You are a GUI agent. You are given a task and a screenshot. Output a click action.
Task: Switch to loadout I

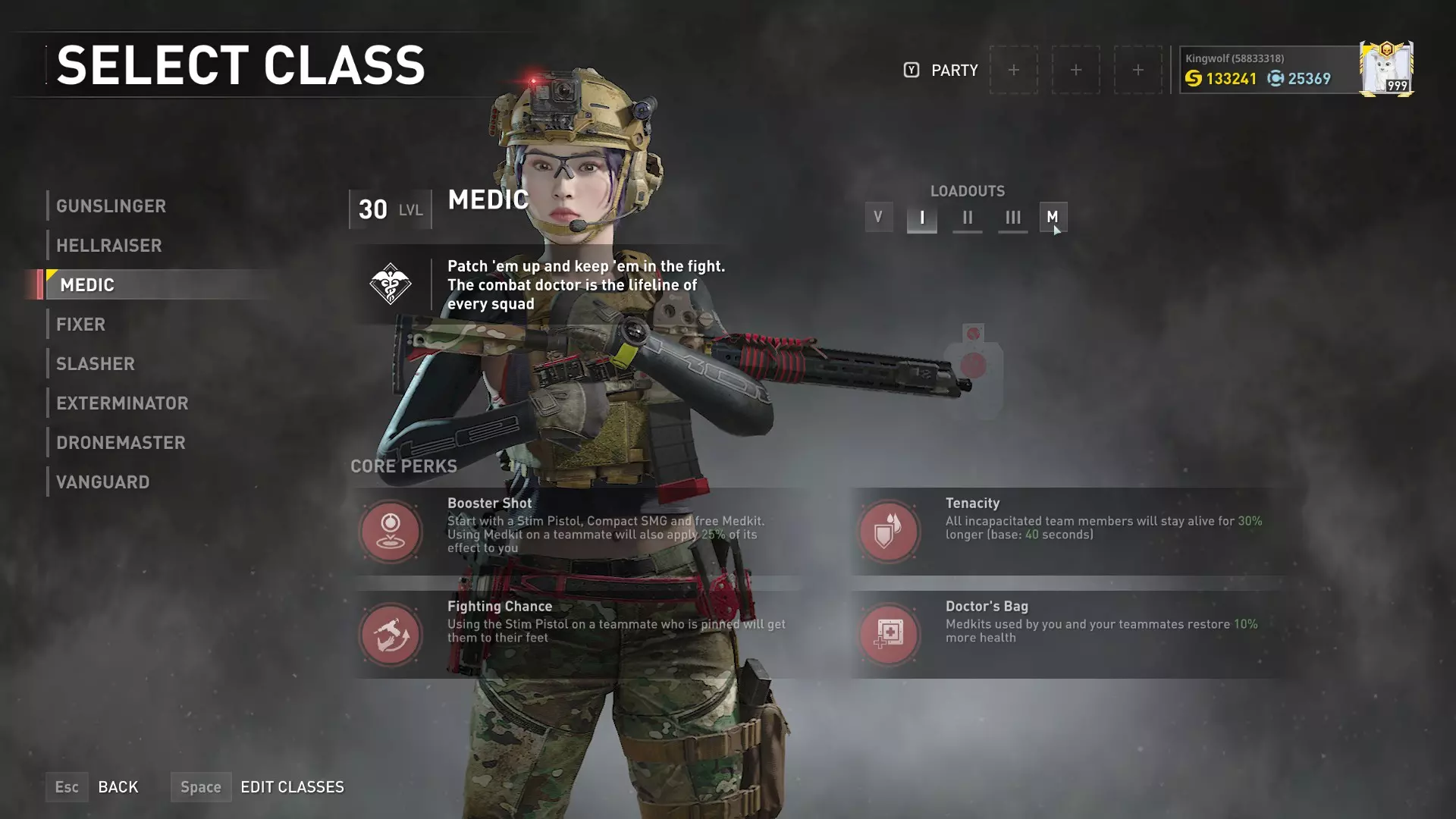921,218
